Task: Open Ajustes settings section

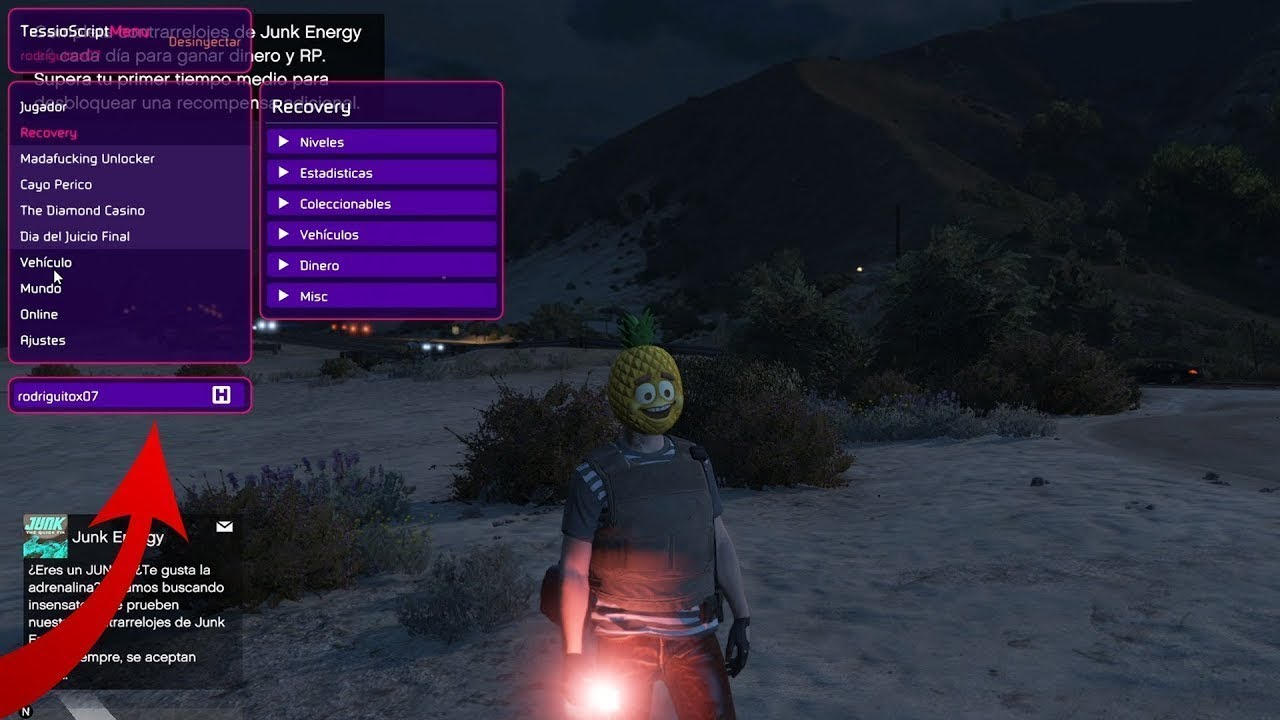Action: click(43, 341)
